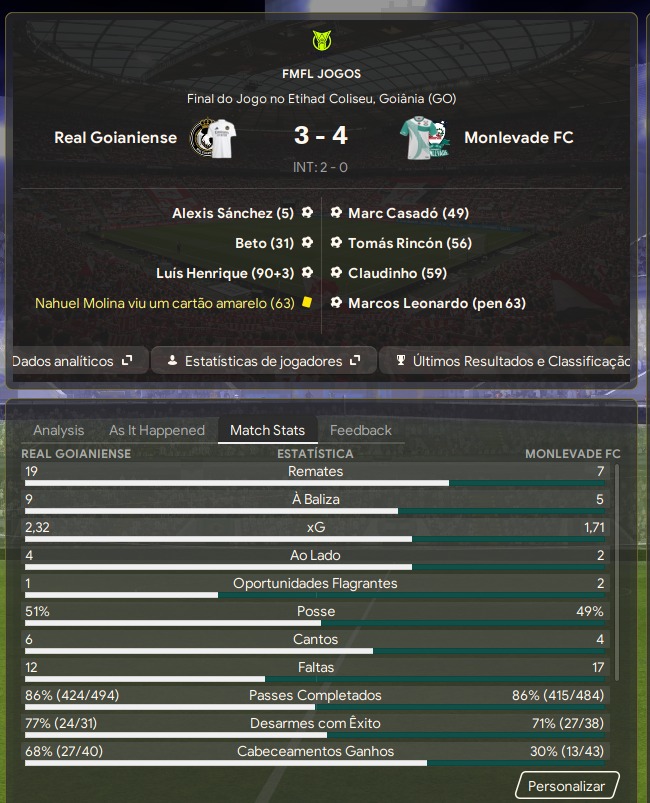Click the league competition logo
Screen dimensions: 650x803
point(321,42)
